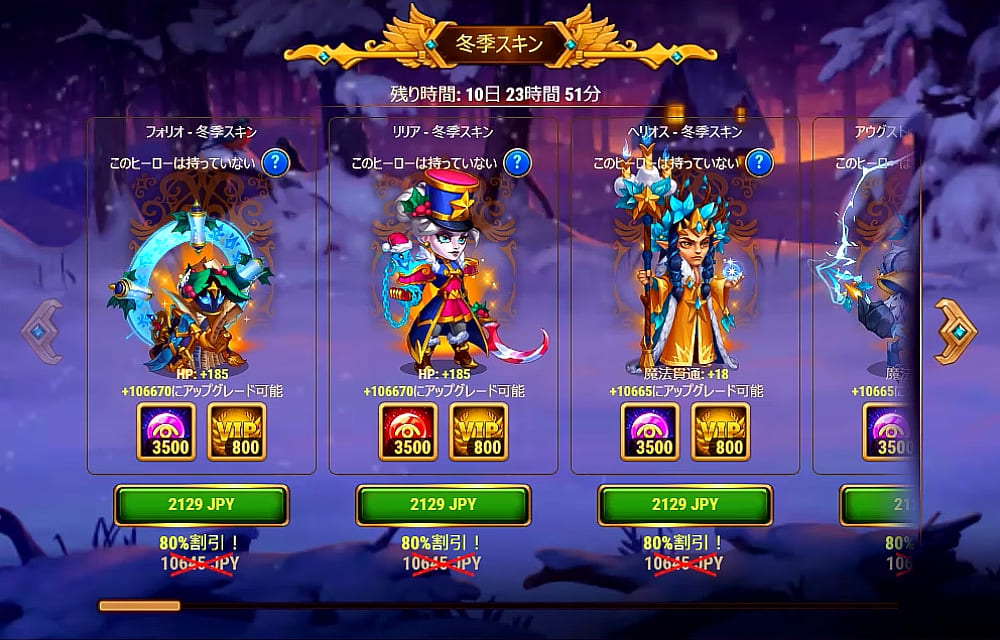Buy the ヘリオス winter skin for 2129 JPY
The width and height of the screenshot is (1000, 640).
click(685, 504)
